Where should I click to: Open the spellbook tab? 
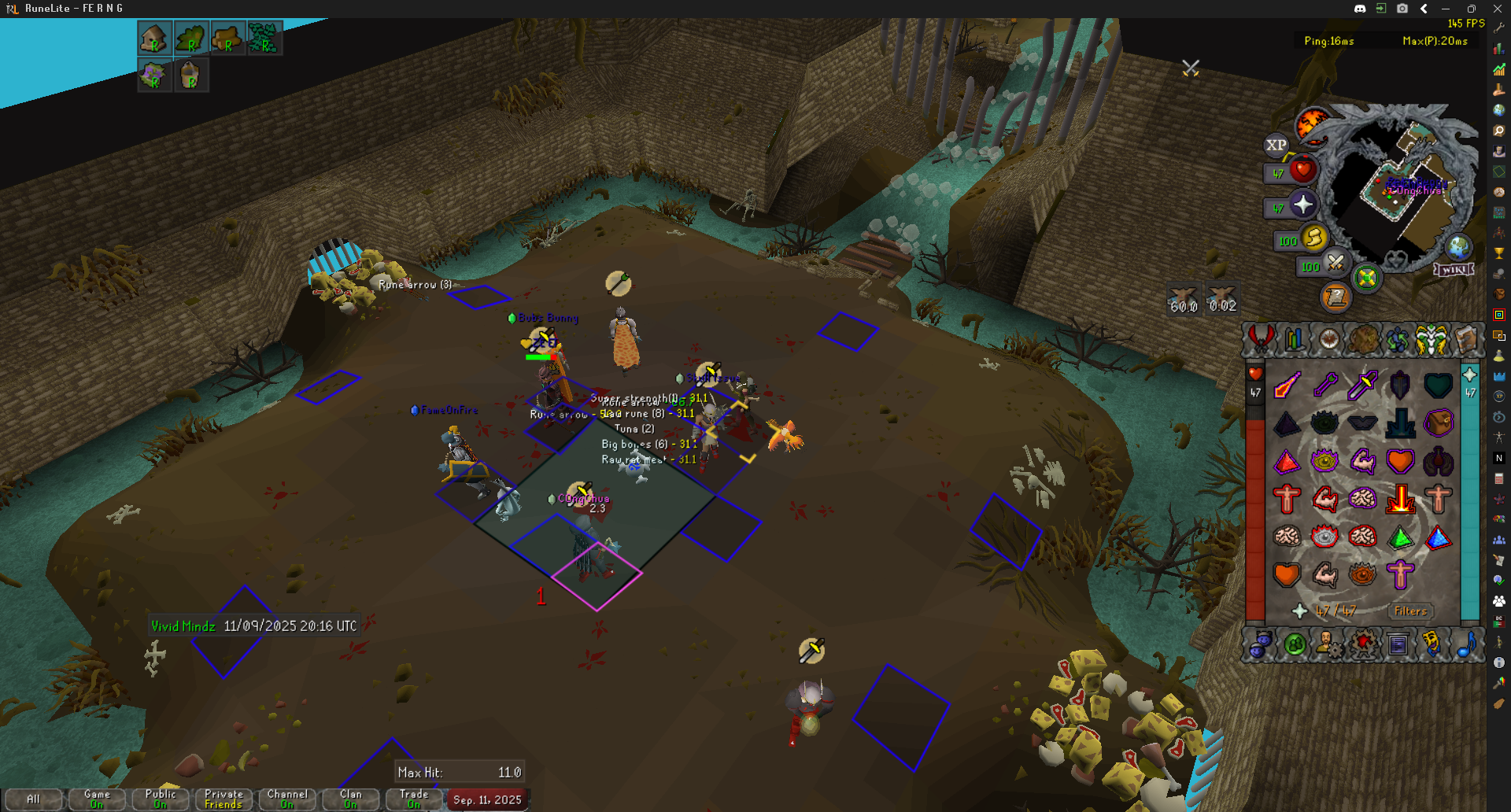1467,339
